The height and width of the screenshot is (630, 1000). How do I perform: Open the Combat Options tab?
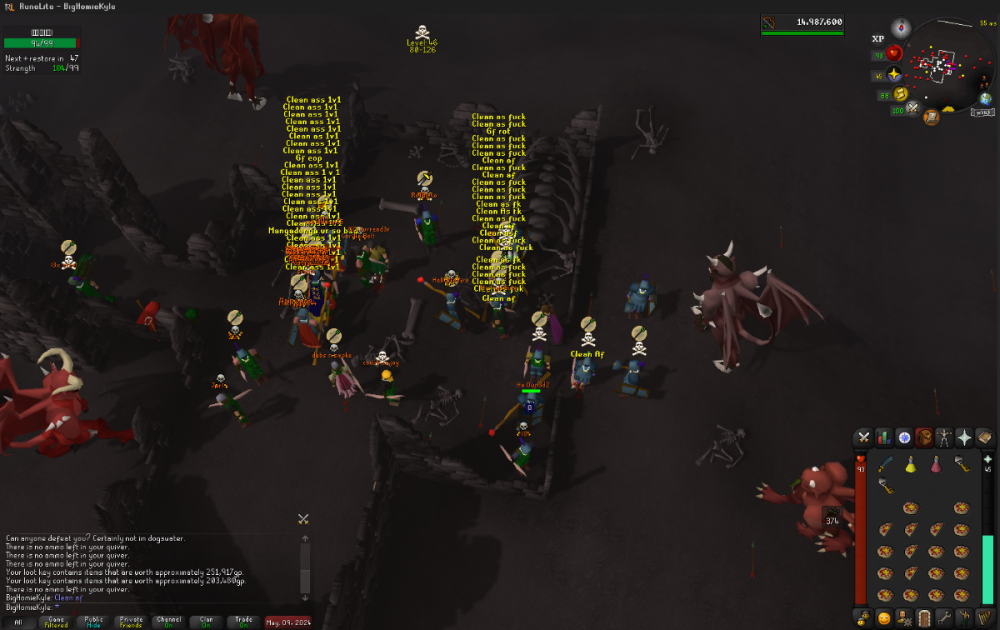(x=863, y=437)
